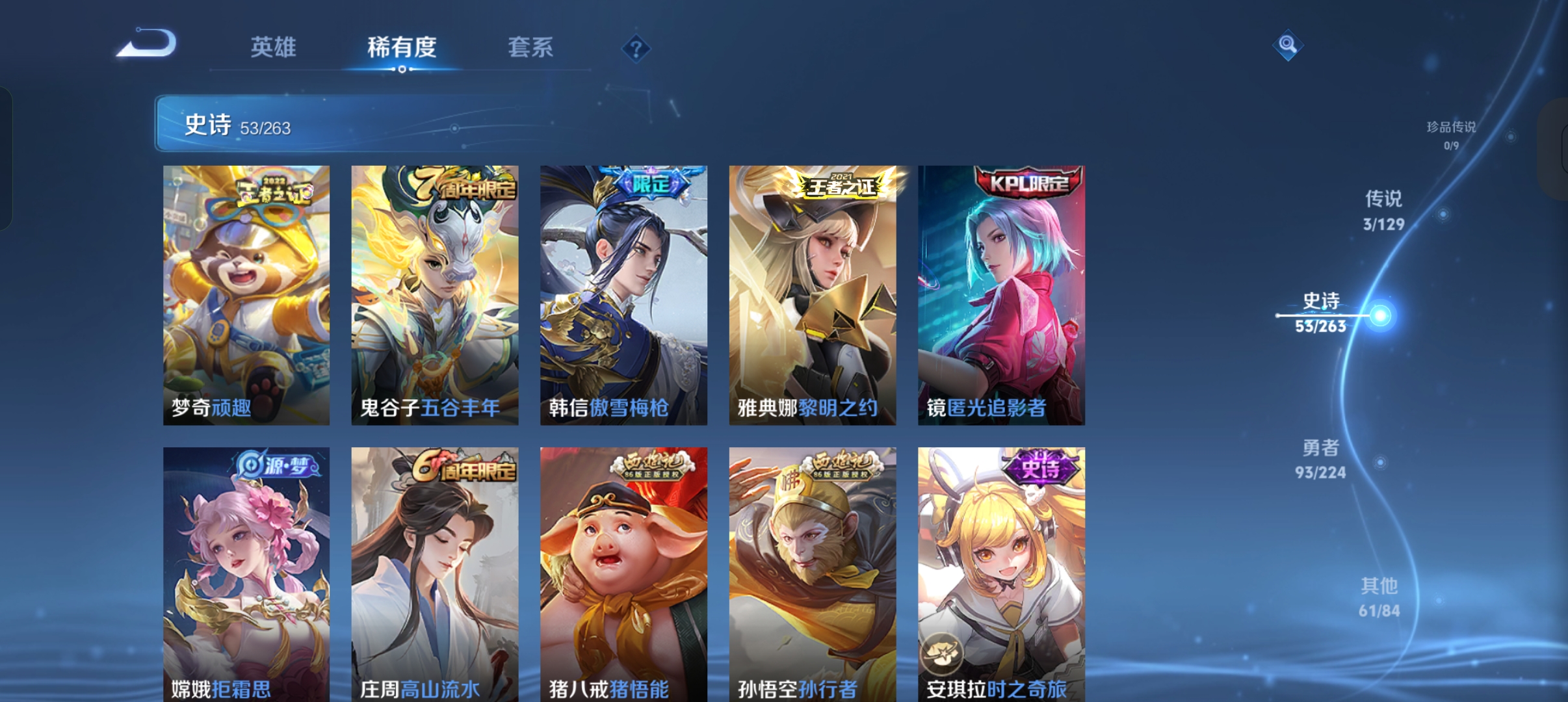Jump to 其他 rarity section
1568x702 pixels.
click(1379, 597)
